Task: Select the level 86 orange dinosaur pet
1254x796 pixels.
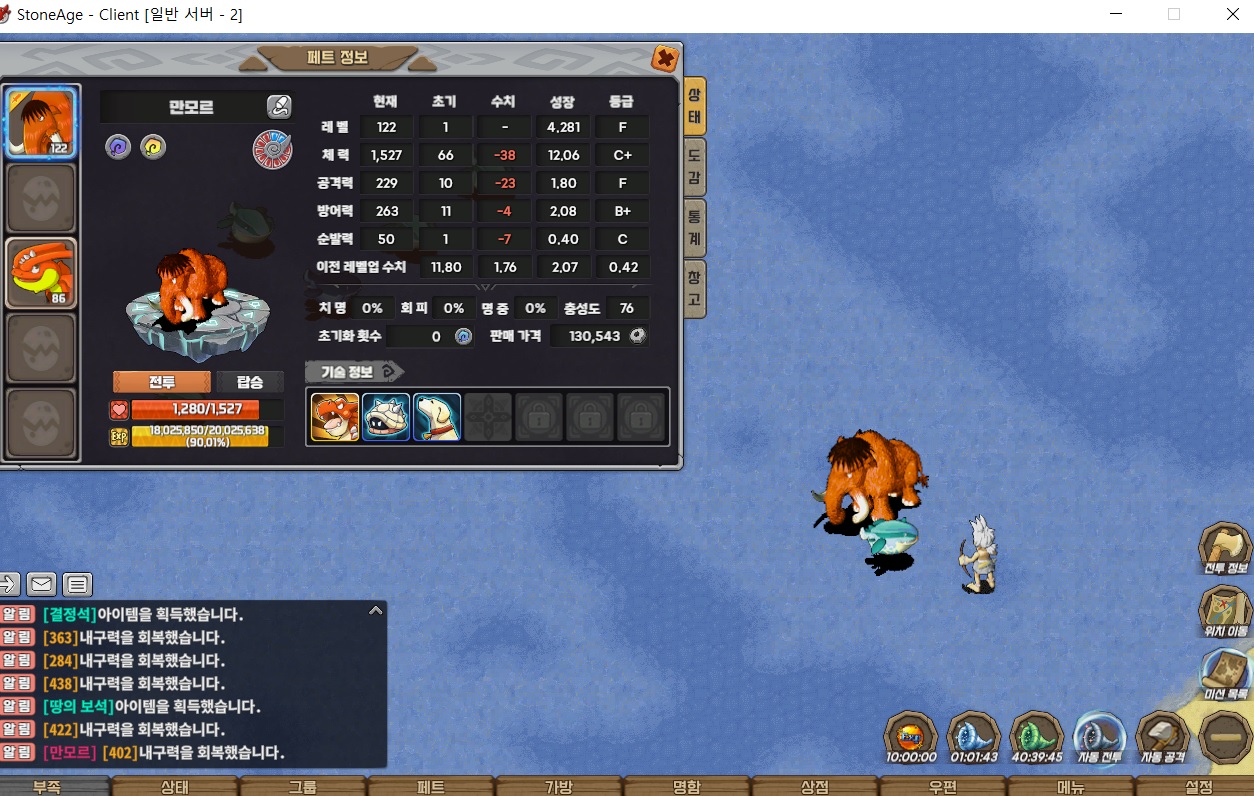Action: (42, 272)
